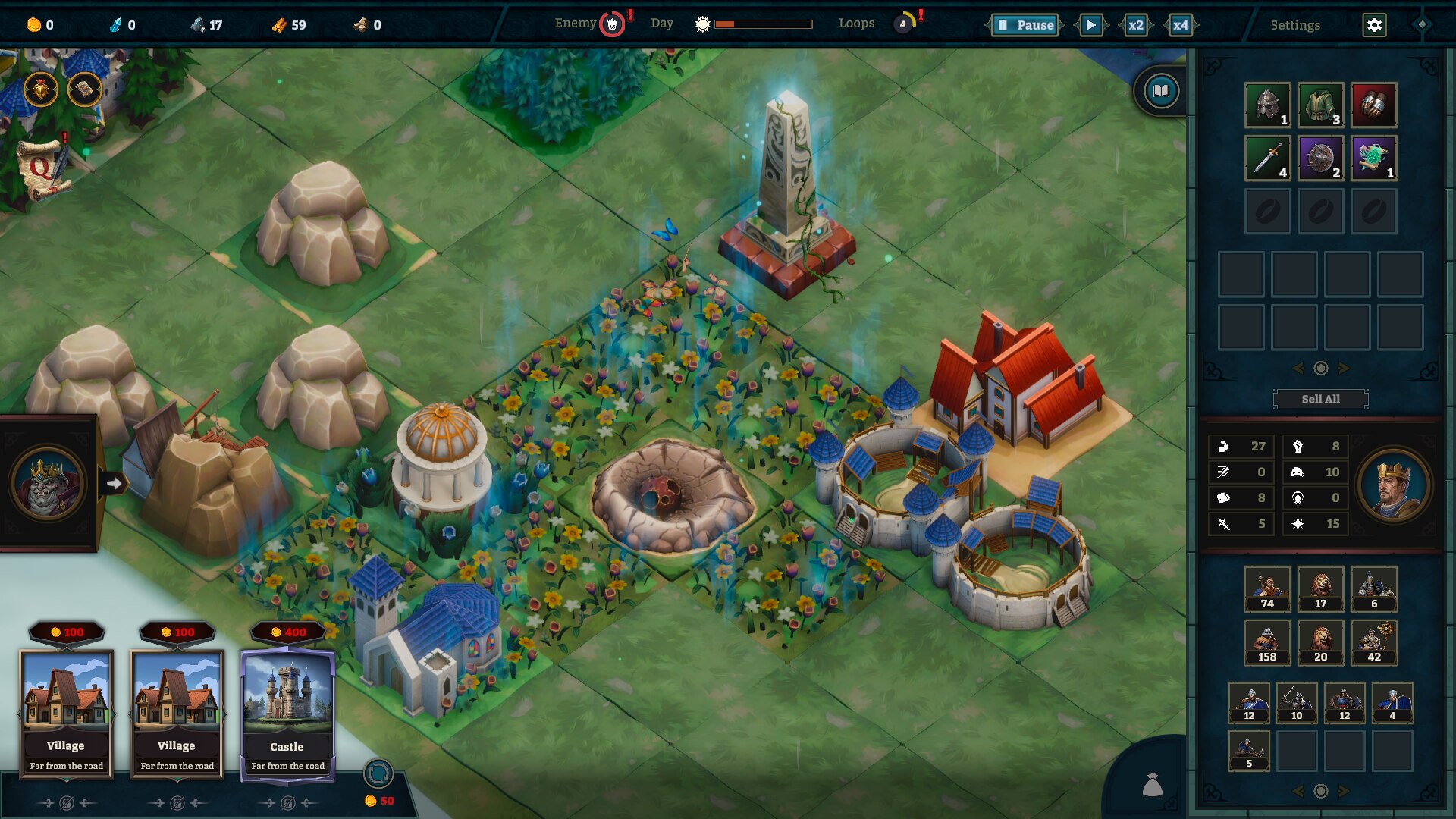Select the Castle card
This screenshot has width=1456, height=819.
[287, 713]
